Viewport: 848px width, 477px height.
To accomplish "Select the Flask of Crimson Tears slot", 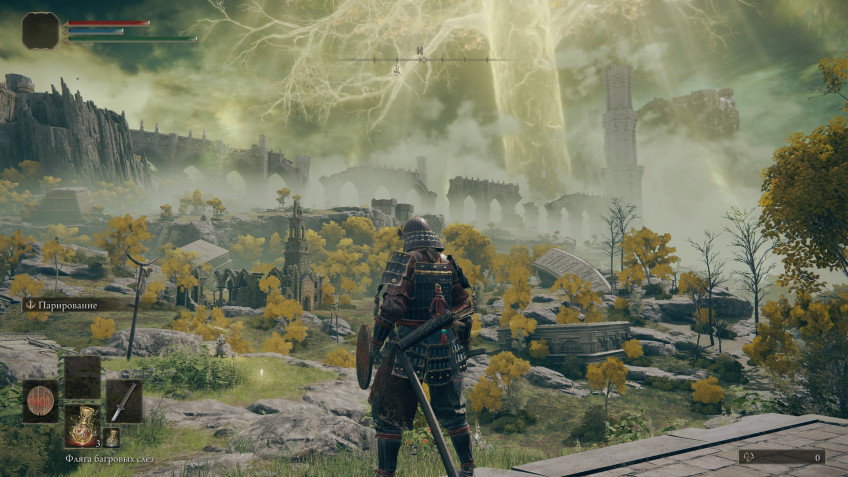I will pos(82,425).
